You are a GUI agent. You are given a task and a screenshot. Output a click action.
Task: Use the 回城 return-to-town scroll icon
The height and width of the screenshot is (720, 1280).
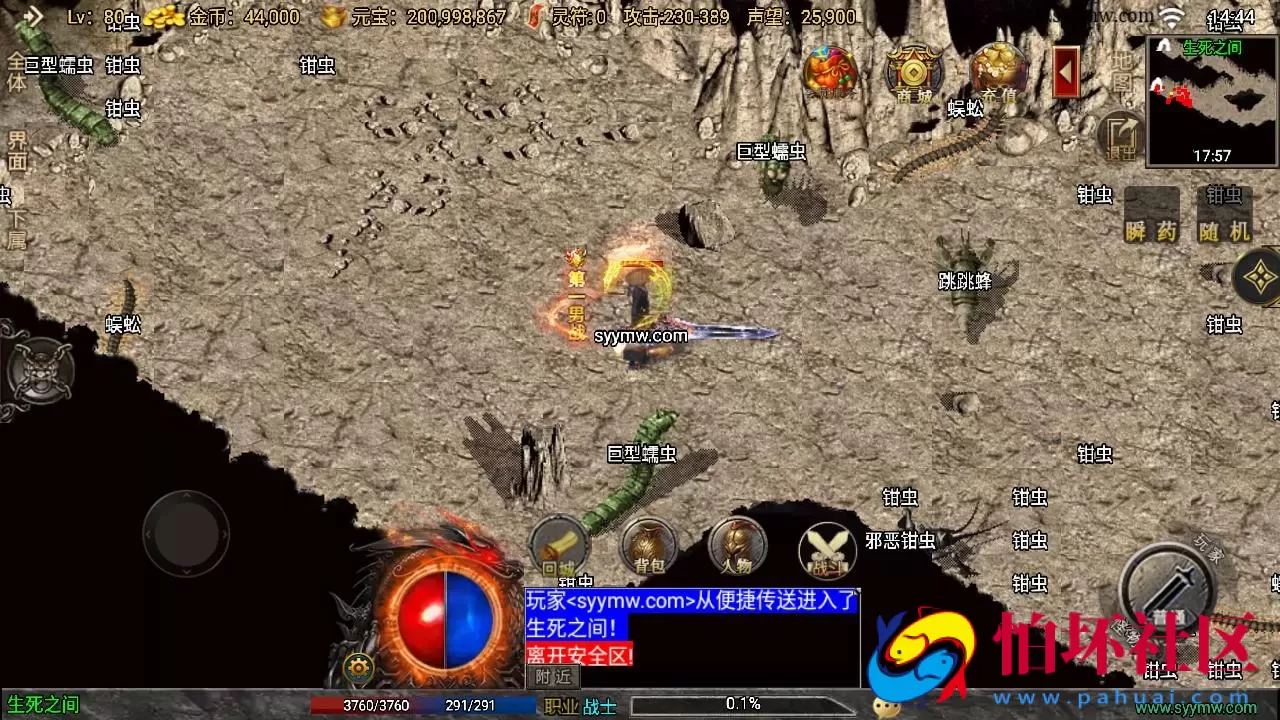point(560,548)
